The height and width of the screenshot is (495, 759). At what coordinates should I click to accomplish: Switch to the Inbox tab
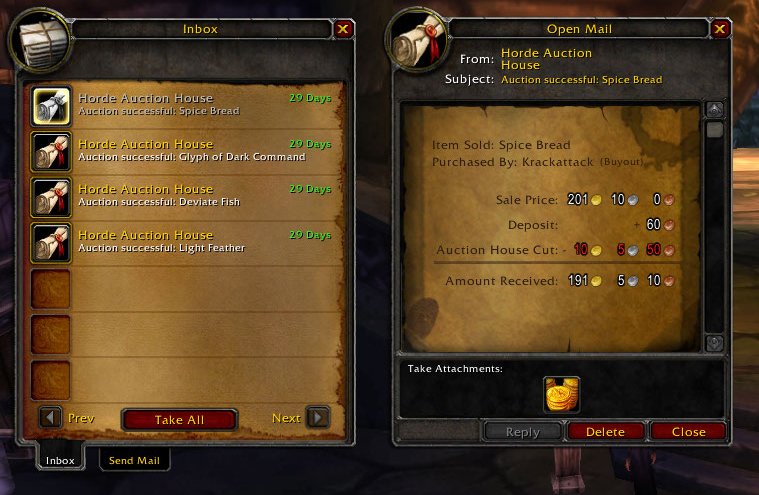pos(61,460)
